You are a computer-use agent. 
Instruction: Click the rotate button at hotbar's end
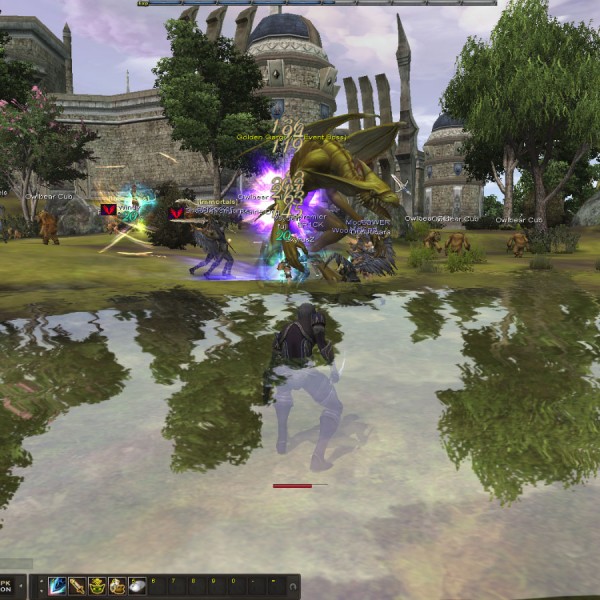(x=293, y=584)
